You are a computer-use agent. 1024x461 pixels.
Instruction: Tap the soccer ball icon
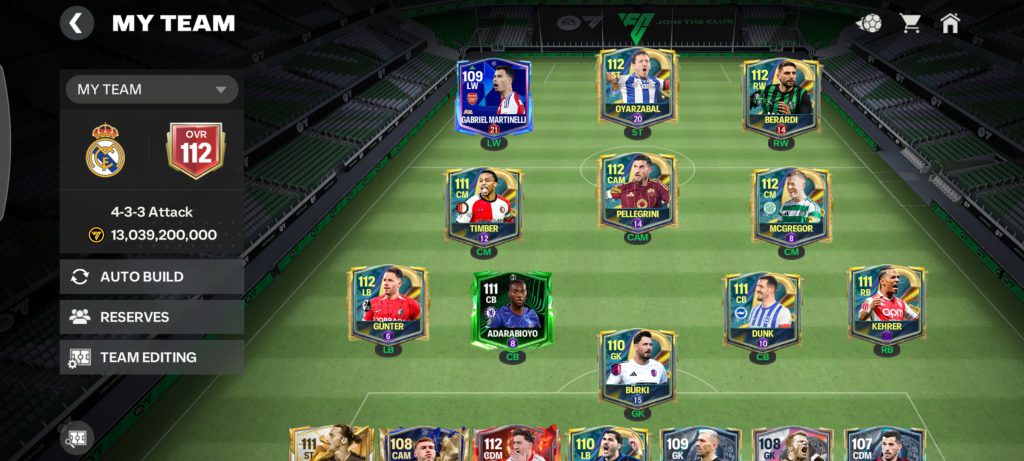869,23
